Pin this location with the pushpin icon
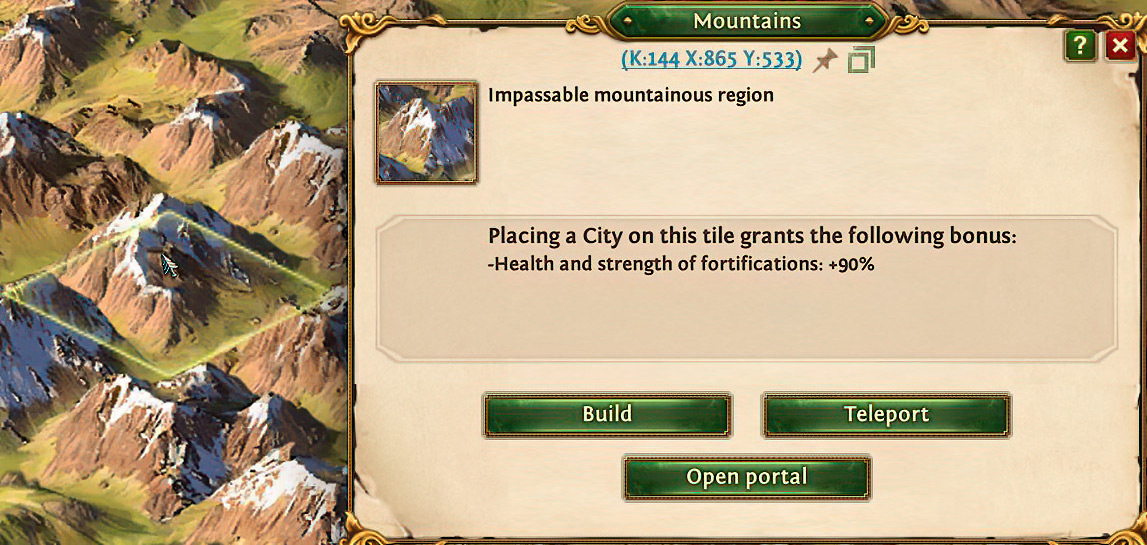Viewport: 1147px width, 545px height. click(x=825, y=60)
